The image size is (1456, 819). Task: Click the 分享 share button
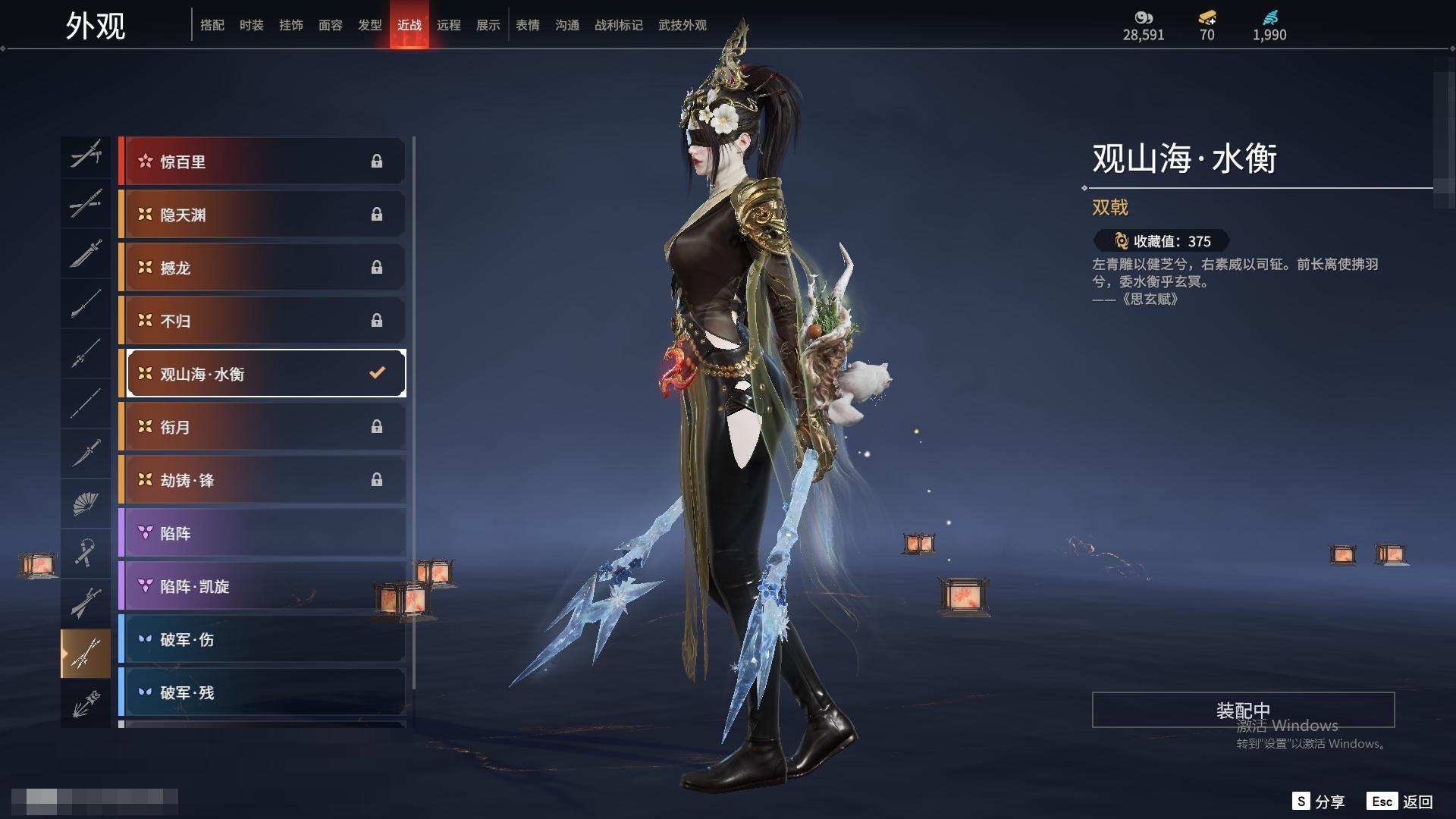tap(1319, 802)
